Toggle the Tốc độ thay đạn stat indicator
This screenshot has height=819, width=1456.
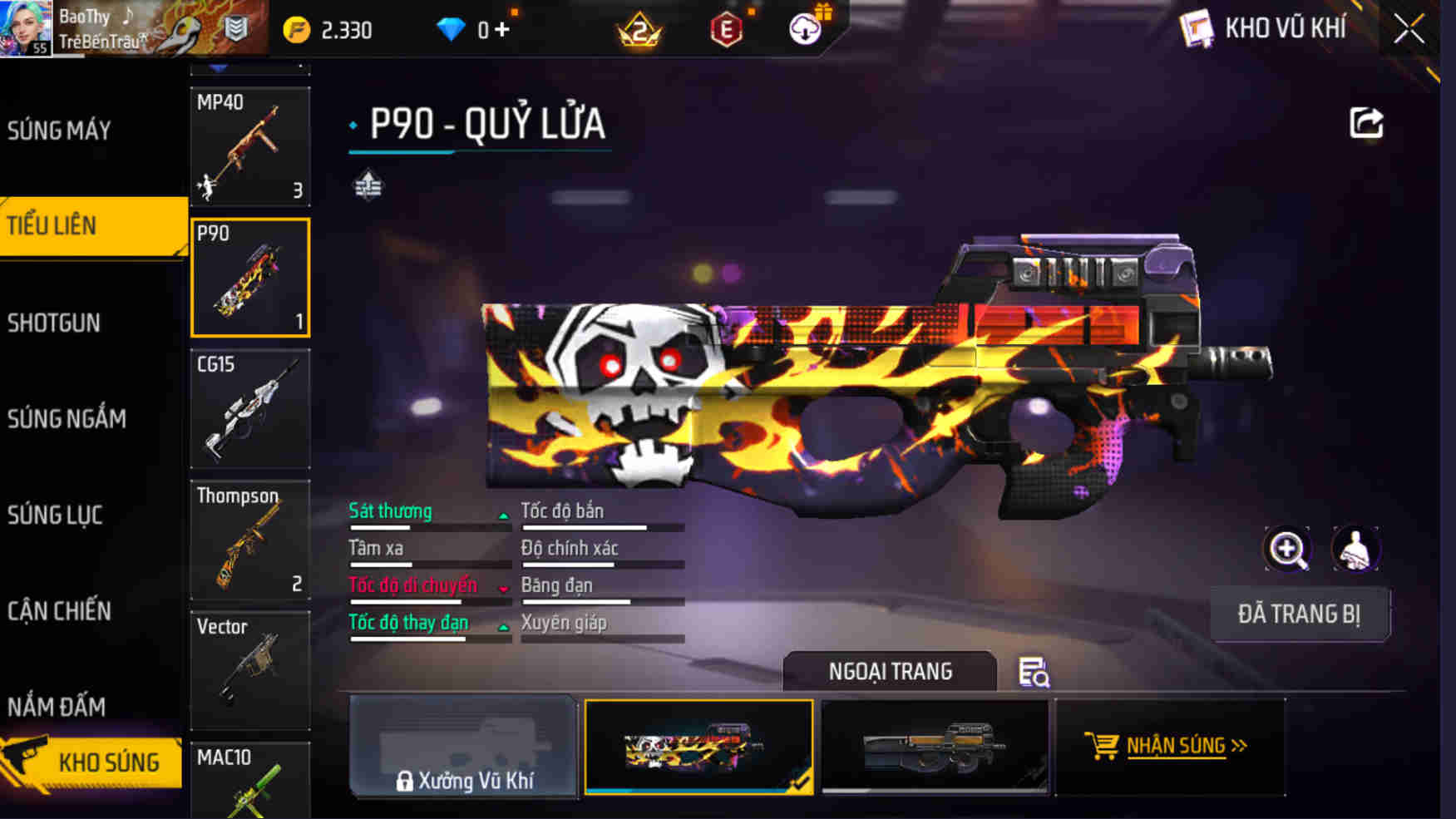pyautogui.click(x=502, y=624)
